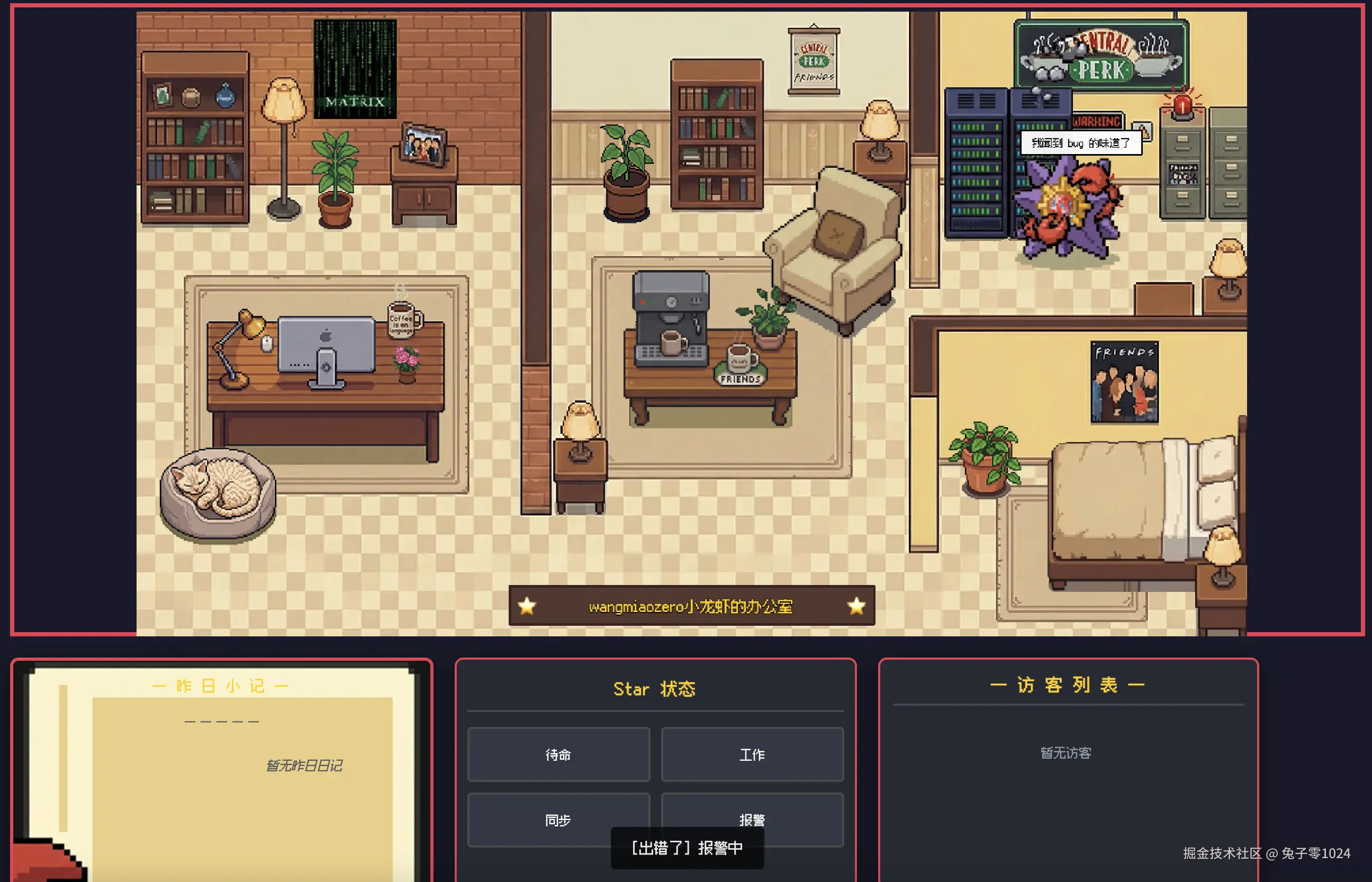Image resolution: width=1372 pixels, height=882 pixels.
Task: Enable 报警 alarm mode
Action: tap(752, 820)
